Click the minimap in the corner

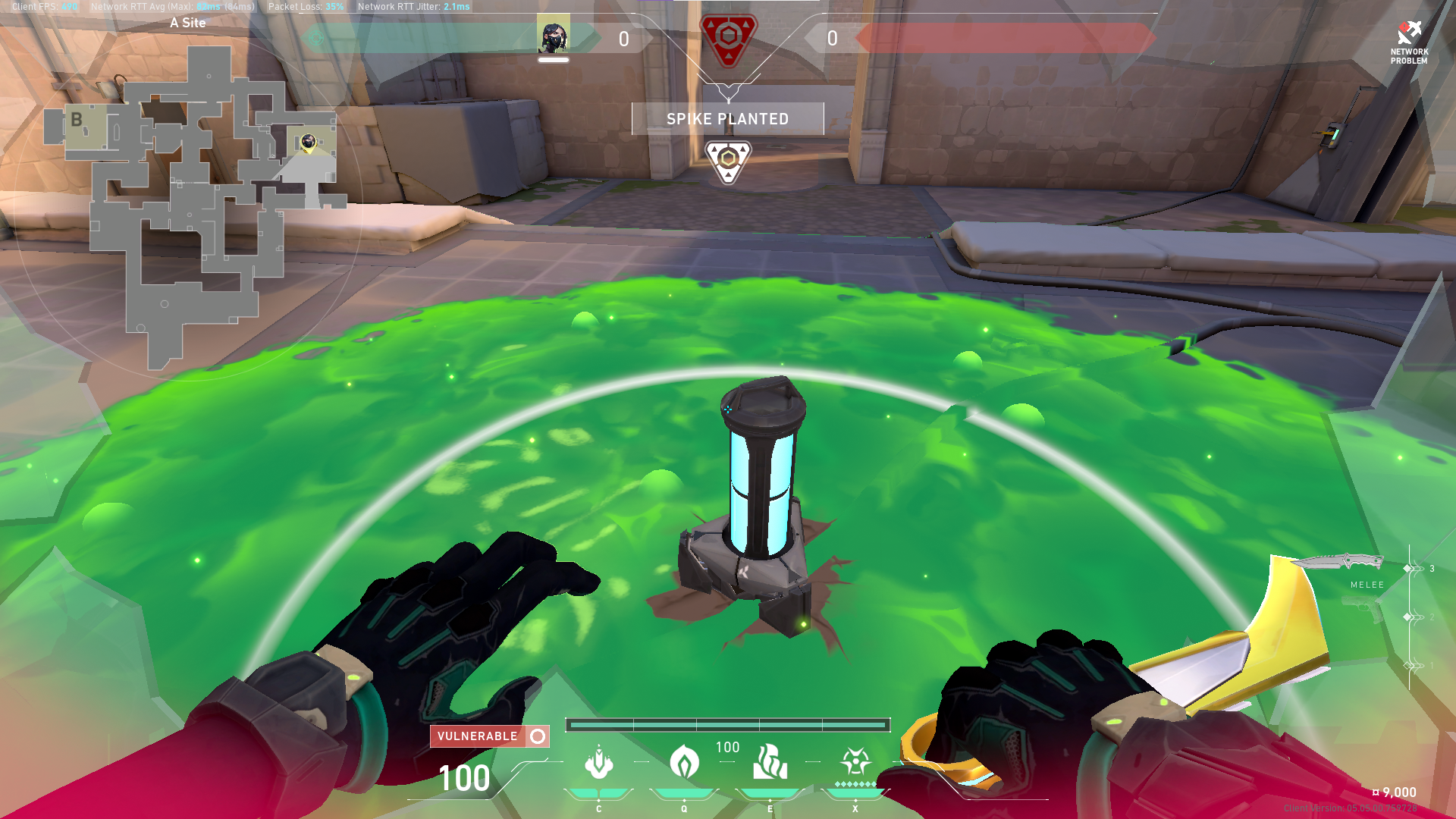[190, 205]
